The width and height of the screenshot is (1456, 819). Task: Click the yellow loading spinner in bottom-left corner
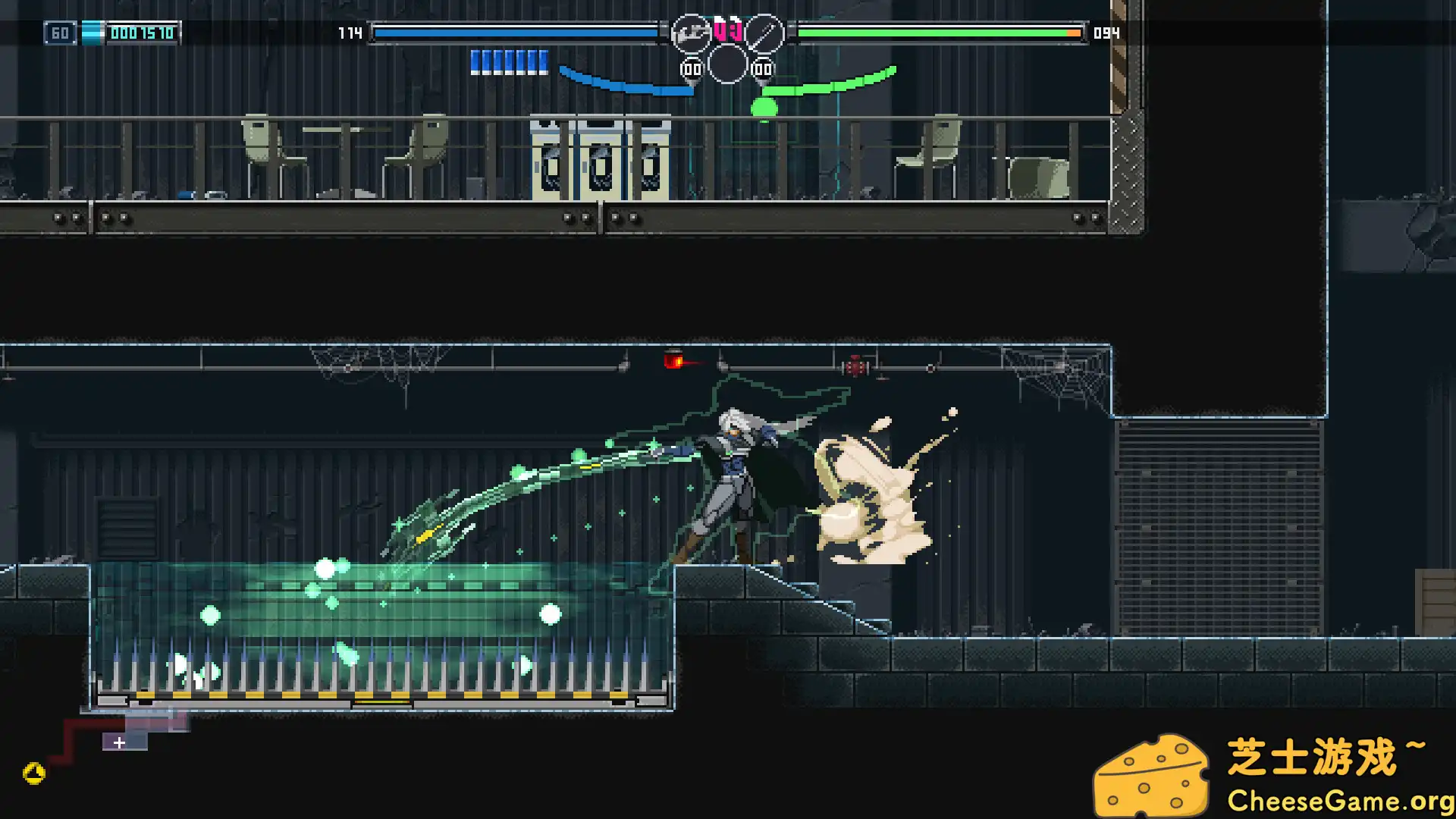[32, 774]
